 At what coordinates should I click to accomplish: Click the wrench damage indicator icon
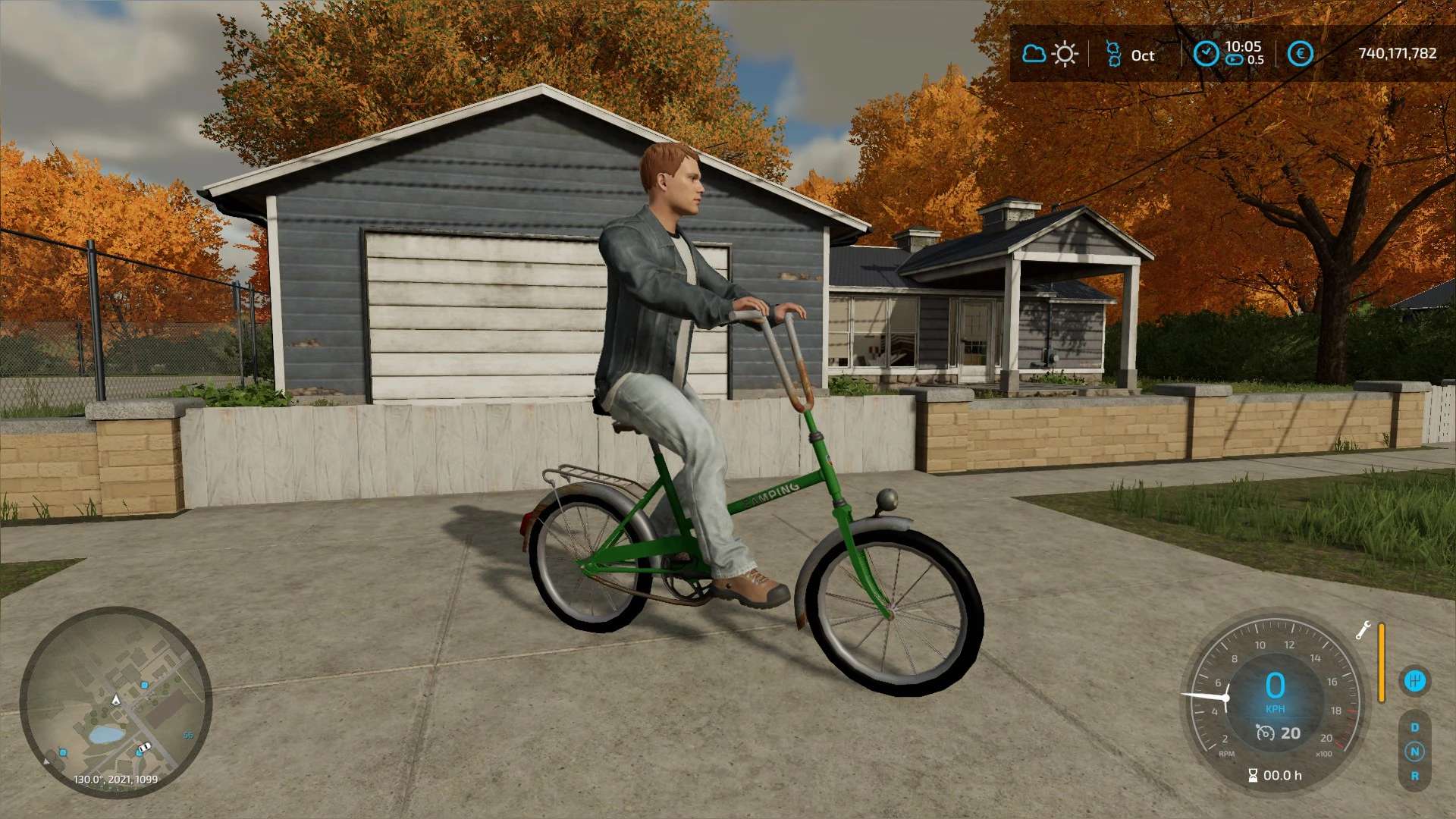click(x=1363, y=630)
